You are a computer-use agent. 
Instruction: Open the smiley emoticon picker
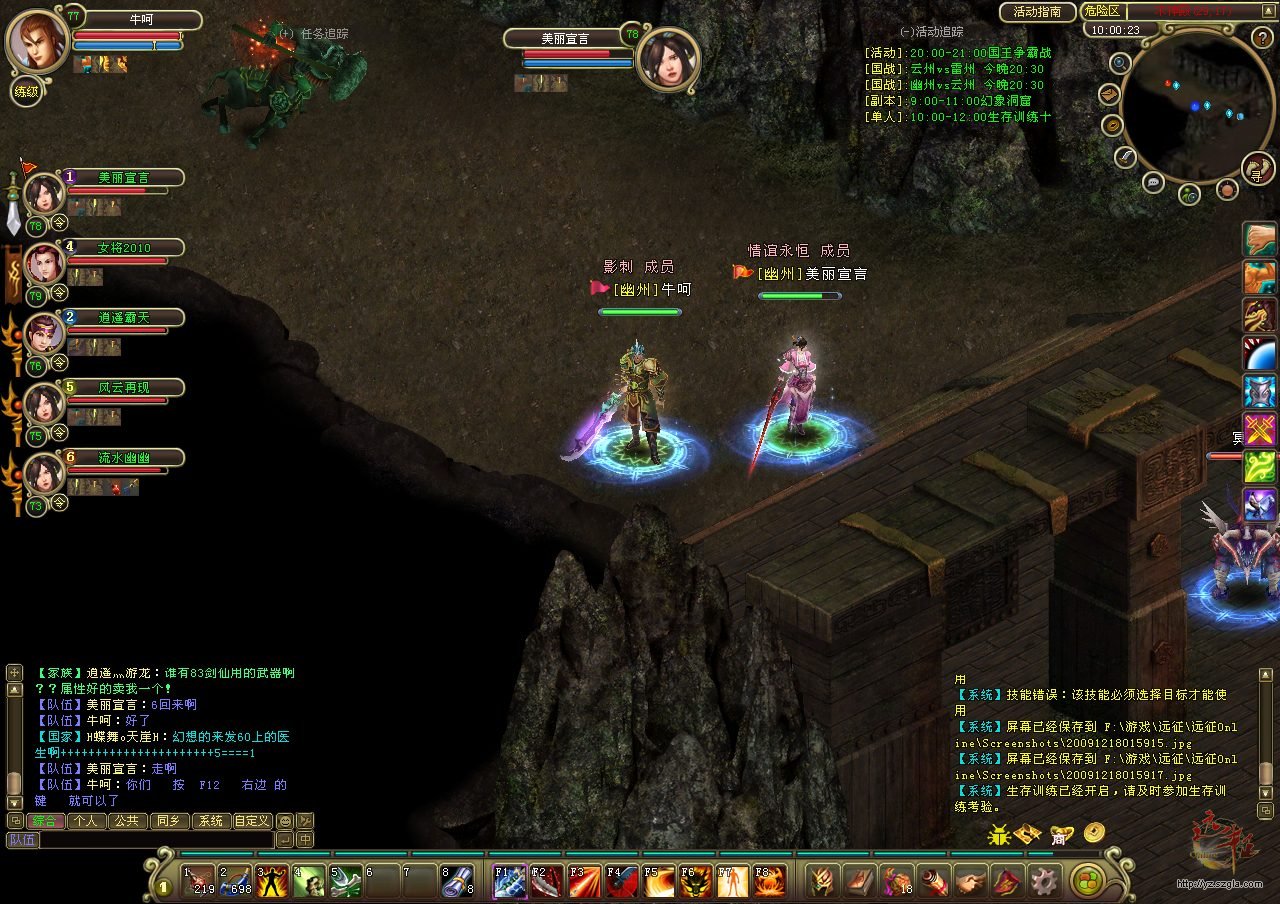coord(285,821)
